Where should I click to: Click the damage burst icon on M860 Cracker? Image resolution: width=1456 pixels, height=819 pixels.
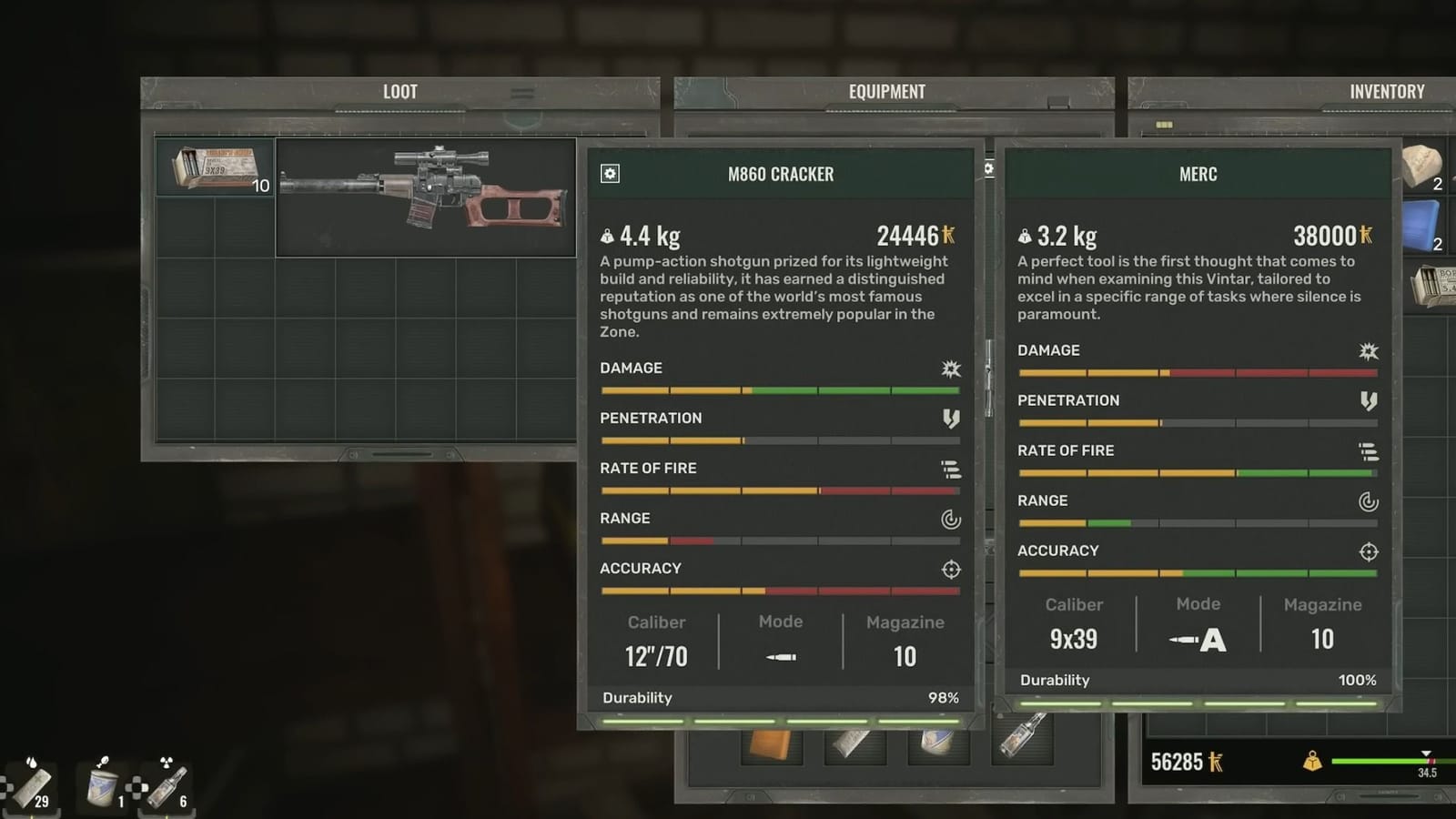950,369
